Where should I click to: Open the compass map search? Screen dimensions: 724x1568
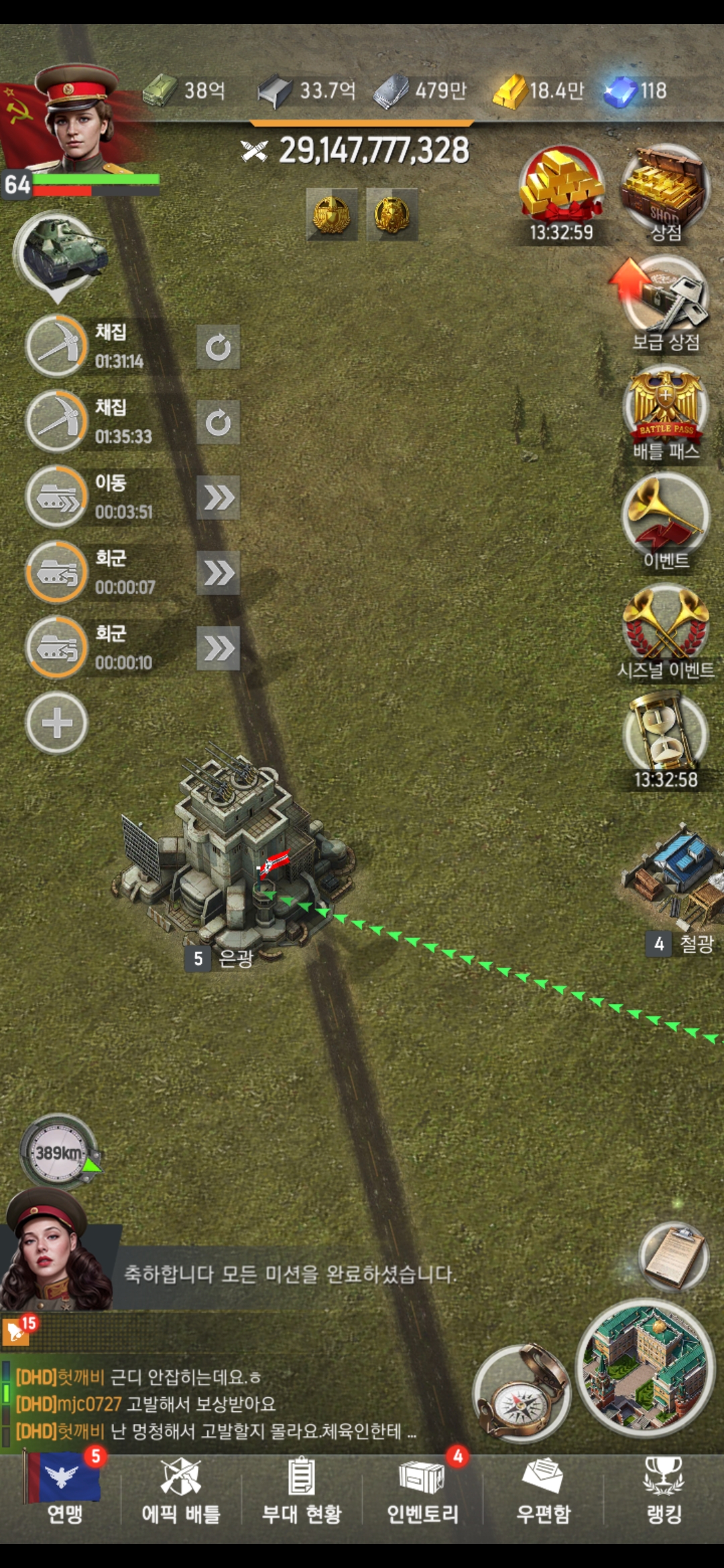tap(521, 1394)
